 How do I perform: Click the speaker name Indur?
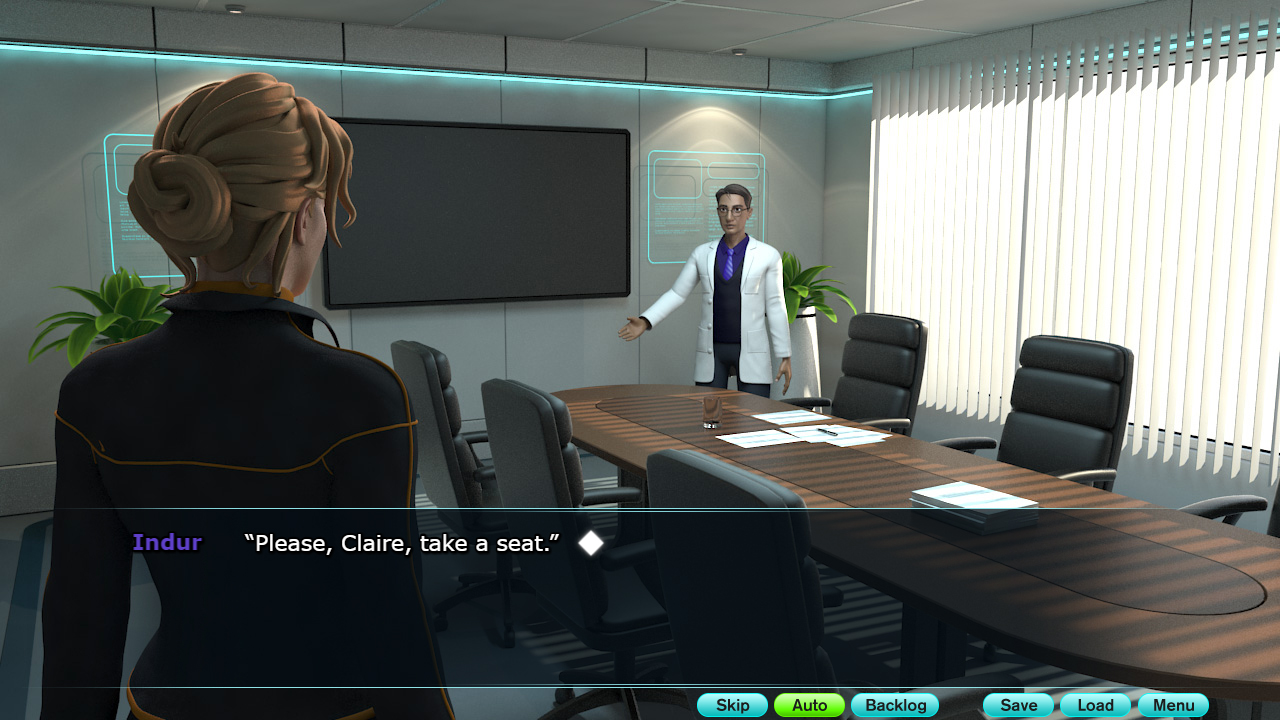[166, 542]
